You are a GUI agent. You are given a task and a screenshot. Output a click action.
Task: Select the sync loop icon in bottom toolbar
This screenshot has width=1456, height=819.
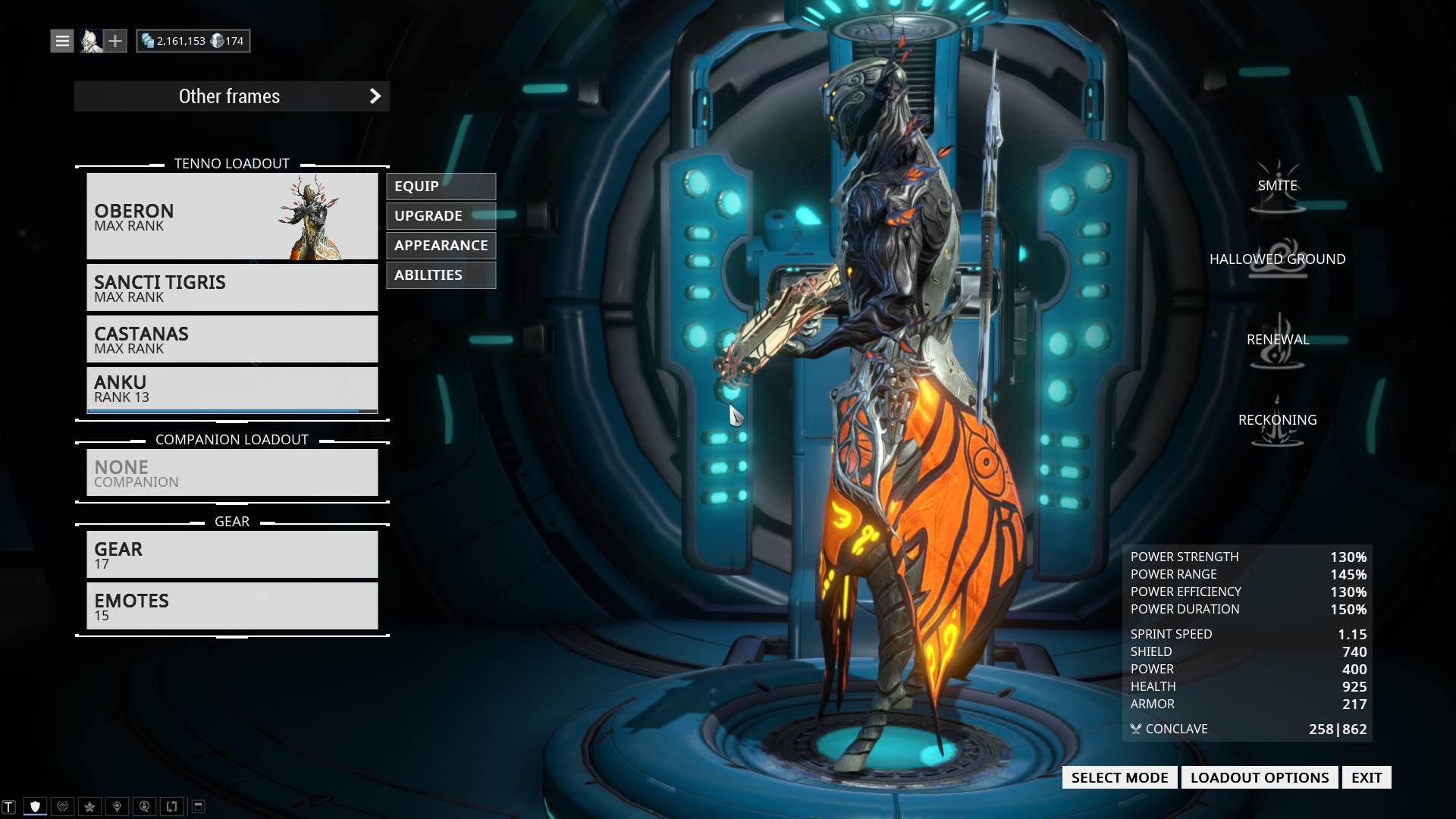(171, 806)
